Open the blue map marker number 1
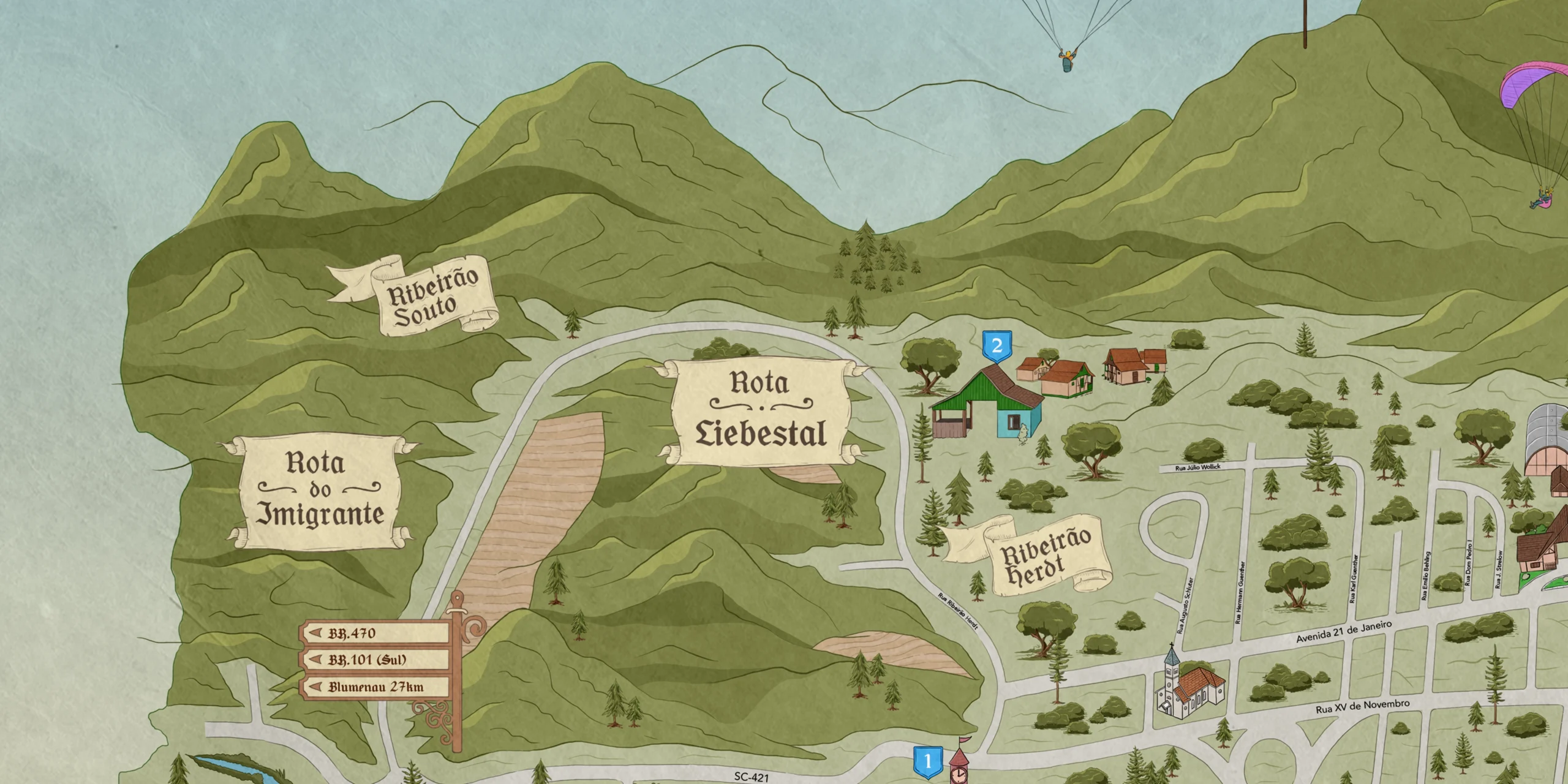 coord(927,761)
